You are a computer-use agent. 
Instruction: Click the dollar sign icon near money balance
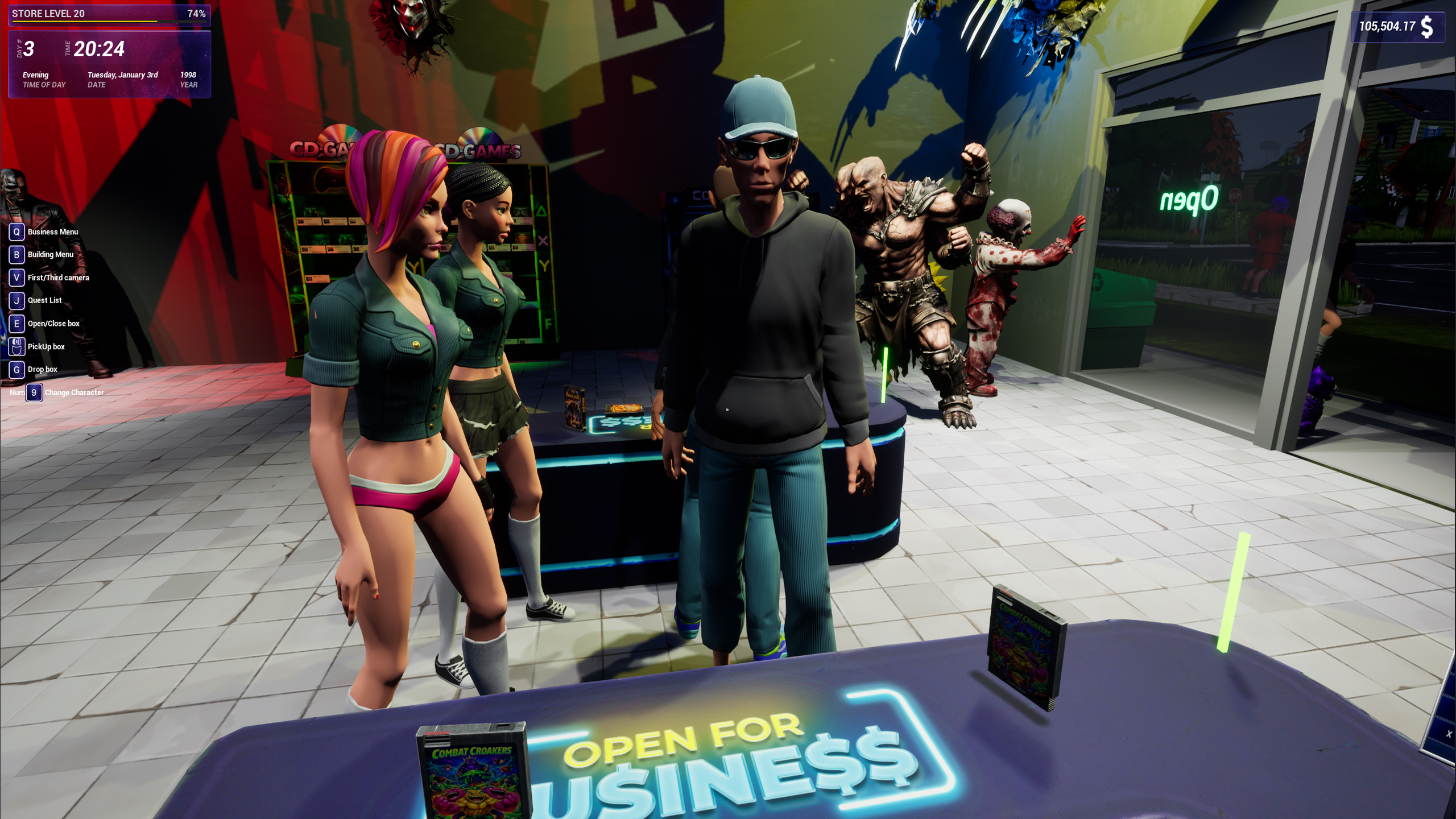(1429, 26)
